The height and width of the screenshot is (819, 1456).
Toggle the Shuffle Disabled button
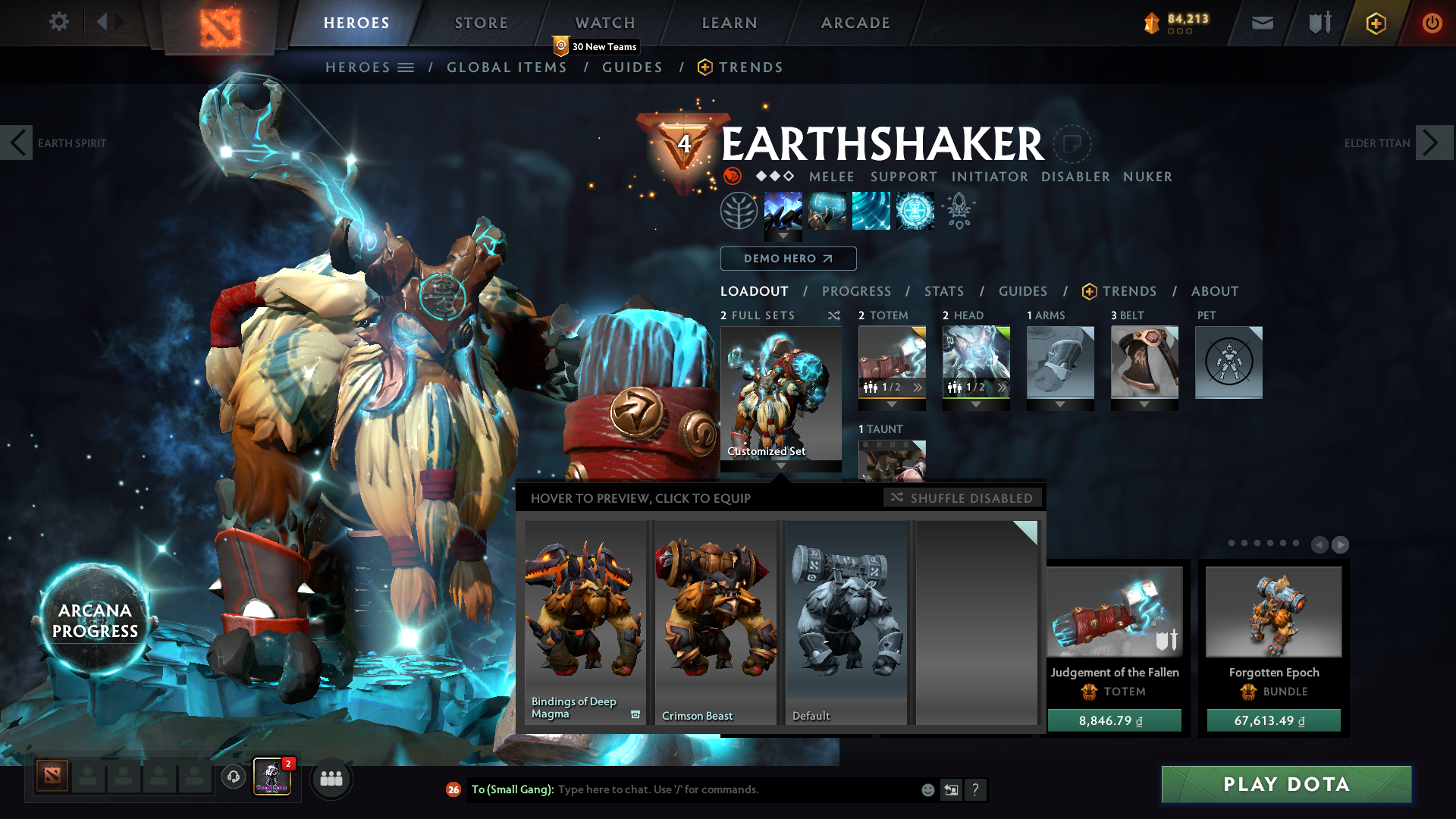pos(962,498)
